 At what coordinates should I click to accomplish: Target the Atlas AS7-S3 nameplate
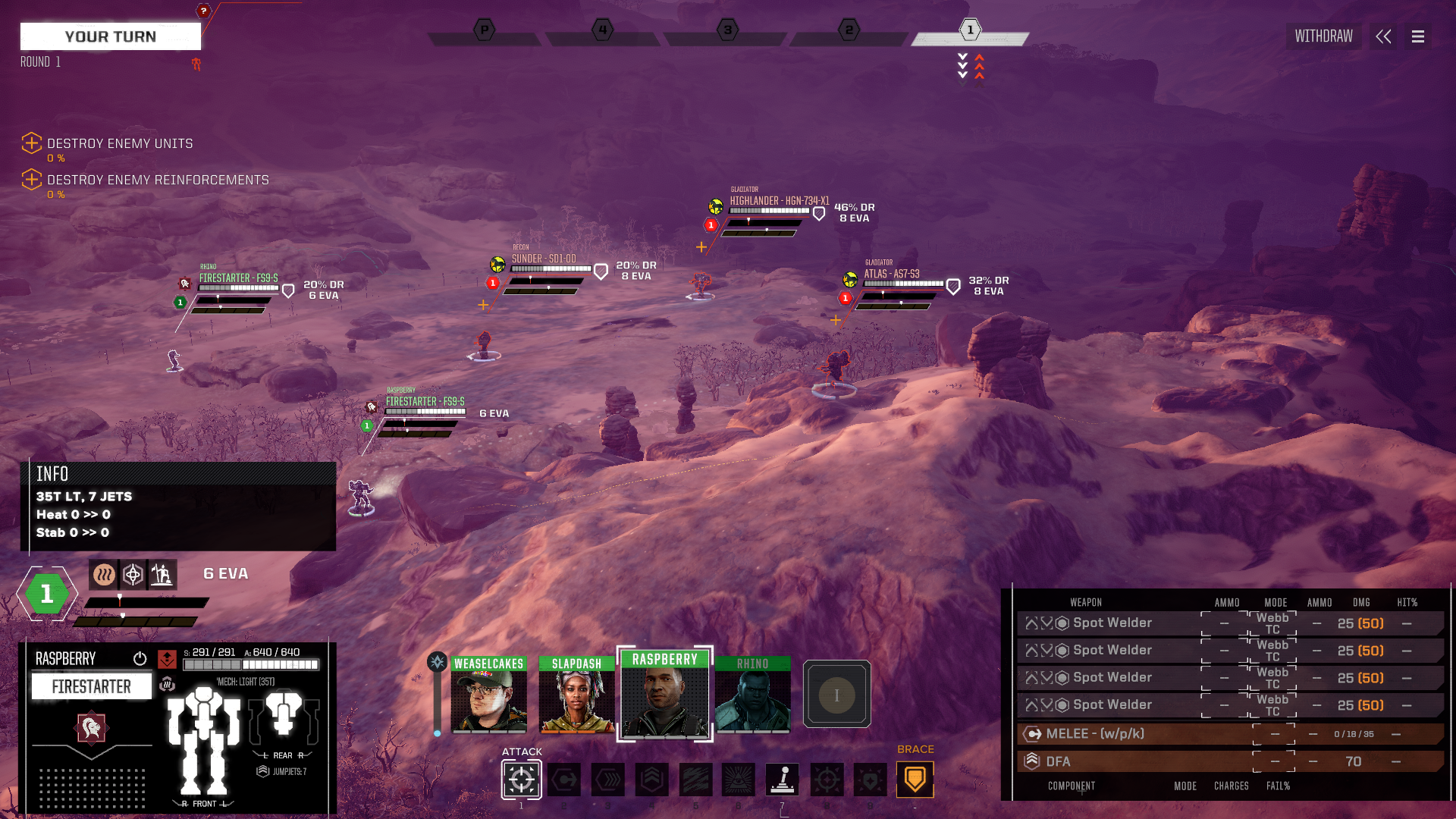(891, 274)
